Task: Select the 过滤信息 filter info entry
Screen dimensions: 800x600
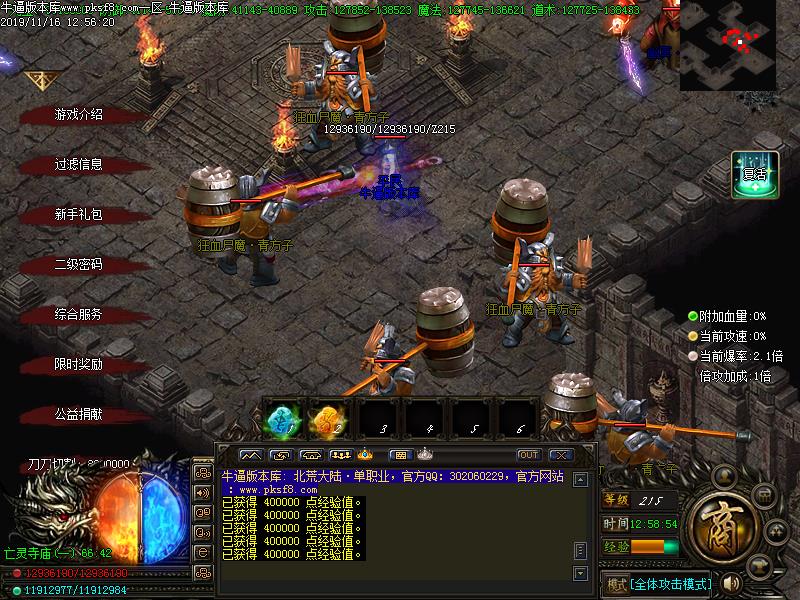Action: 78,165
